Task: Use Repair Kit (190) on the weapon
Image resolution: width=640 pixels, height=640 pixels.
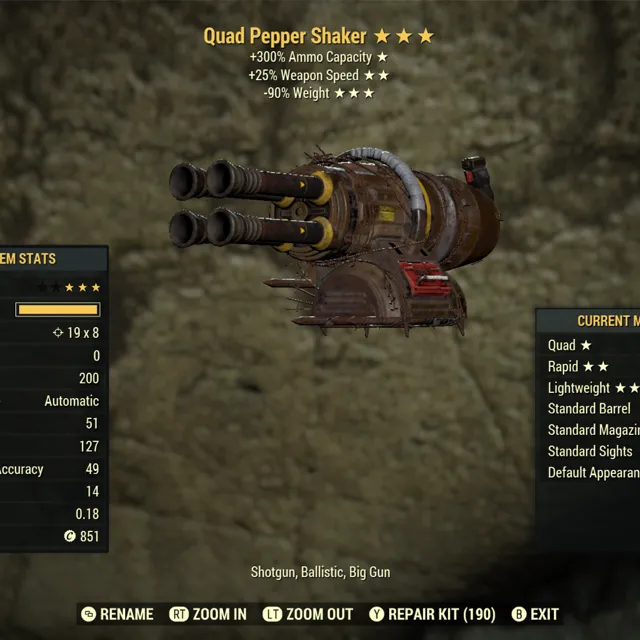Action: (x=432, y=614)
